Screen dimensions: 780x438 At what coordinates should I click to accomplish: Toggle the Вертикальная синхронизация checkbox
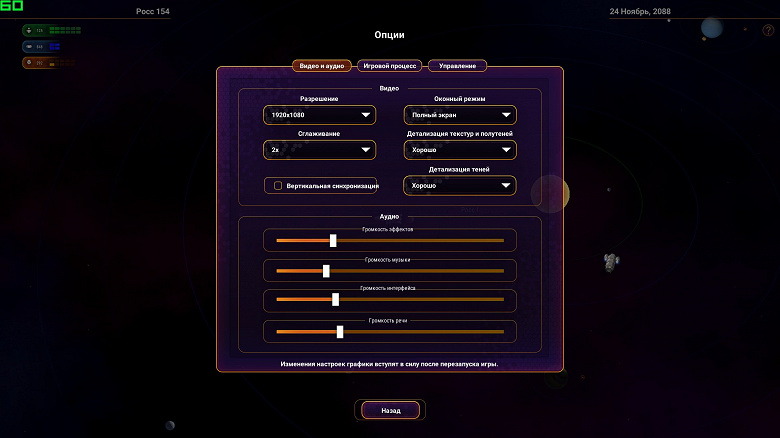[278, 185]
